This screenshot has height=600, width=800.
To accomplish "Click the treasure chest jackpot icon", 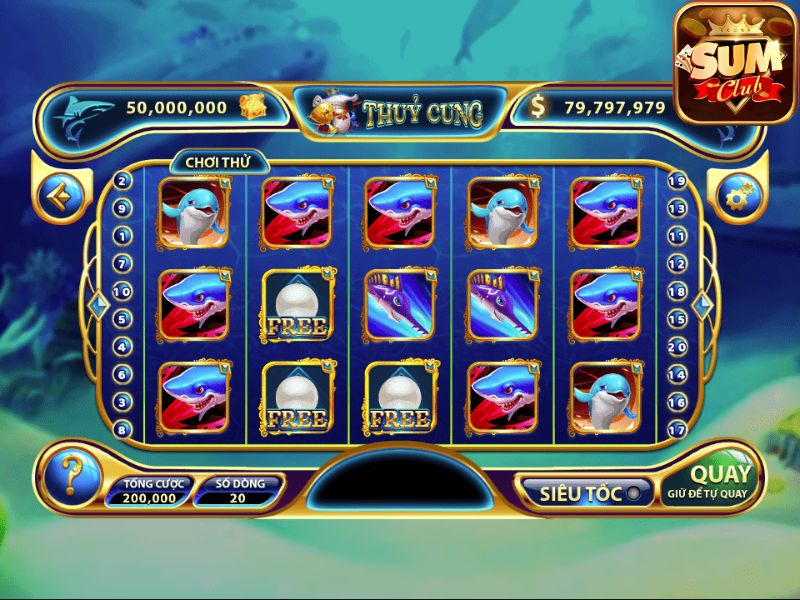I will click(251, 106).
